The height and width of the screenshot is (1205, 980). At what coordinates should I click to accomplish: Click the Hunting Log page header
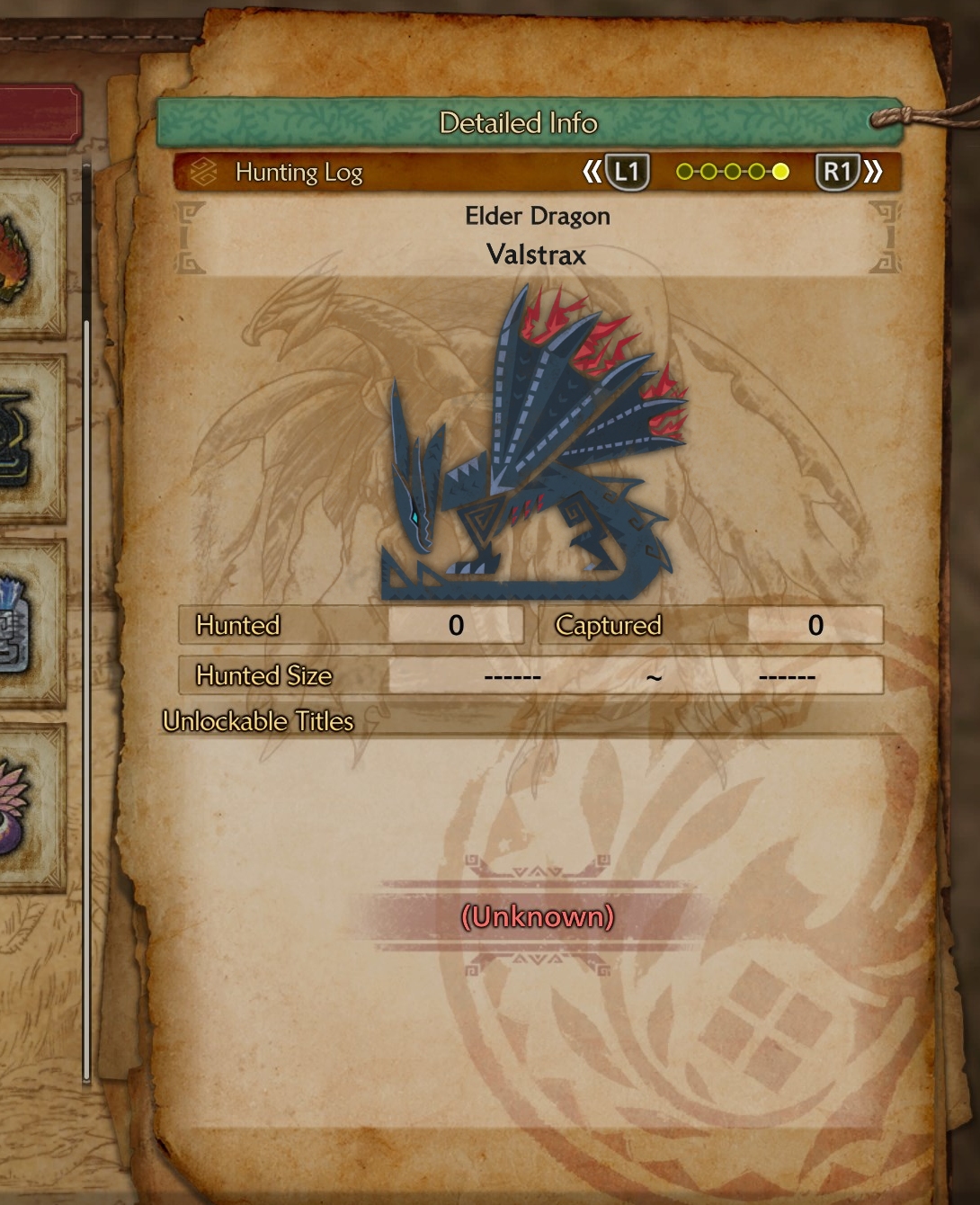pos(298,172)
